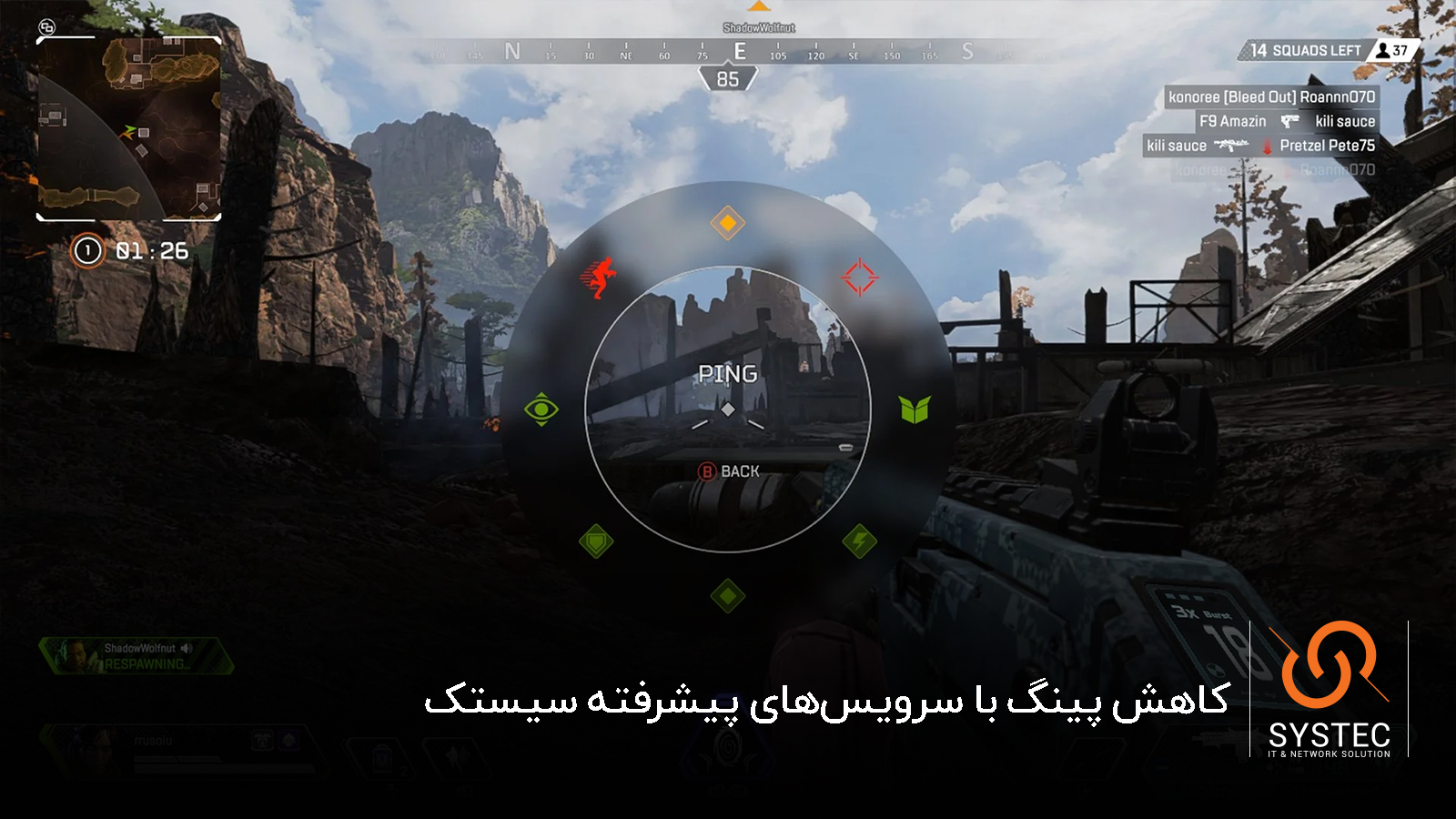The height and width of the screenshot is (819, 1456).
Task: Open the minimap
Action: pos(128,128)
